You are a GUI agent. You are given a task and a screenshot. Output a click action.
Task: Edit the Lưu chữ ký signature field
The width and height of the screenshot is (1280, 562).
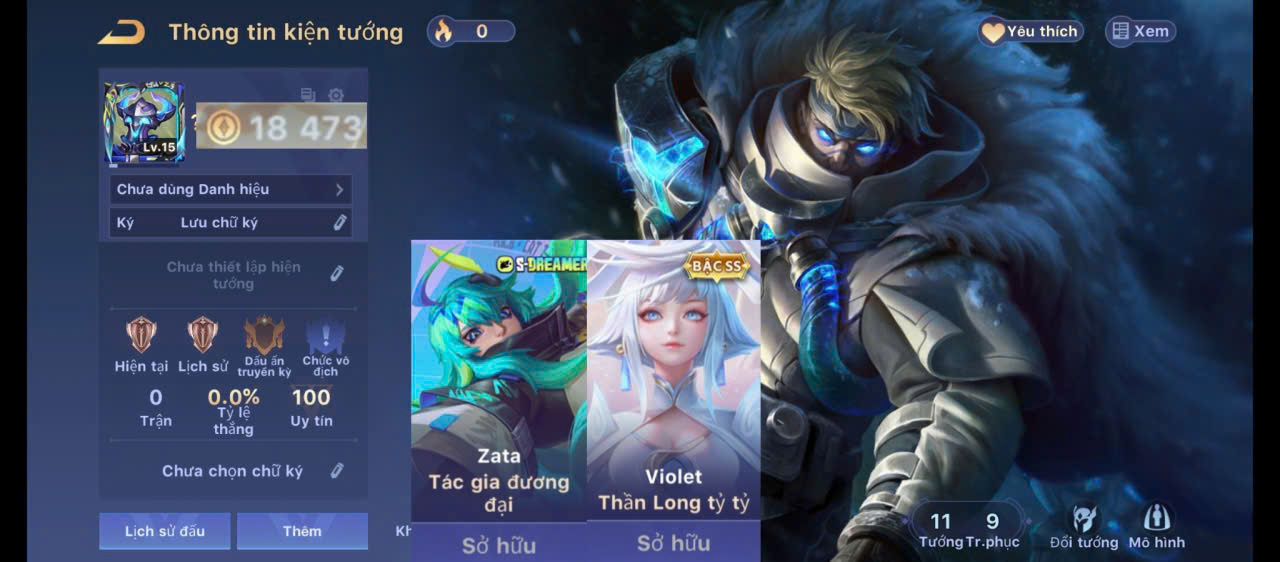(340, 222)
